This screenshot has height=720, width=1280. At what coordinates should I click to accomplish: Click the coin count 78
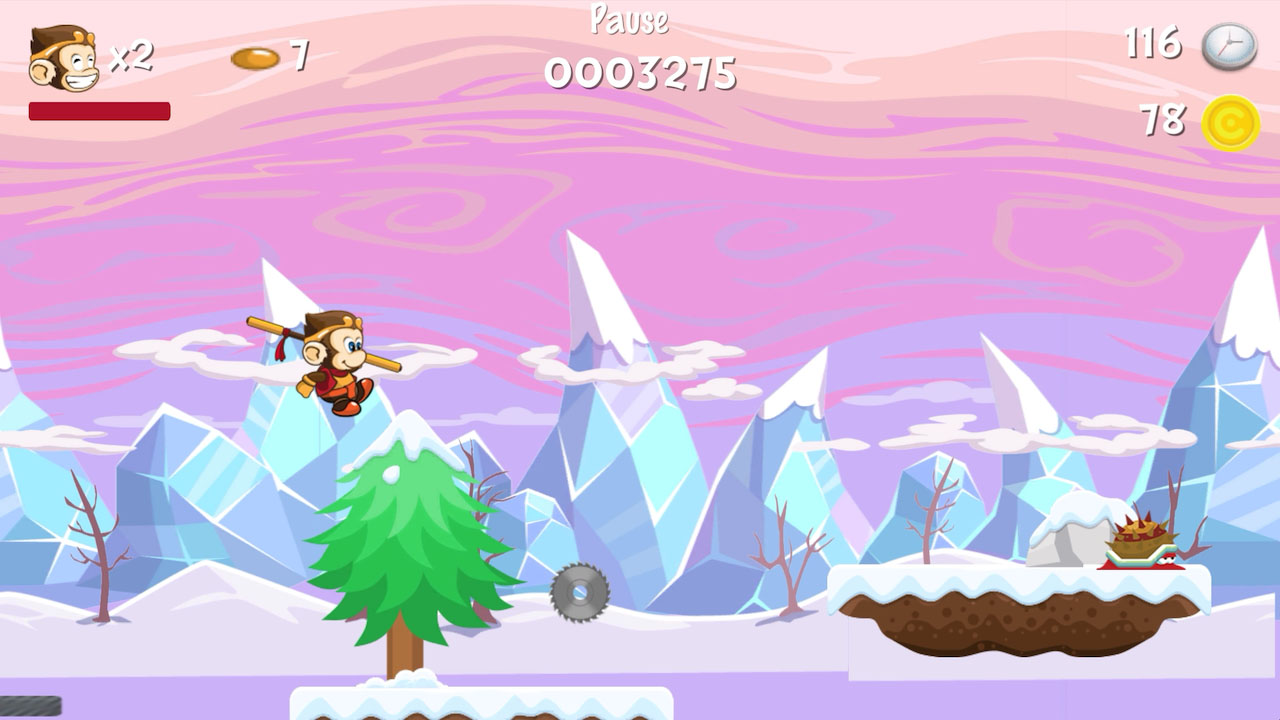[1162, 119]
